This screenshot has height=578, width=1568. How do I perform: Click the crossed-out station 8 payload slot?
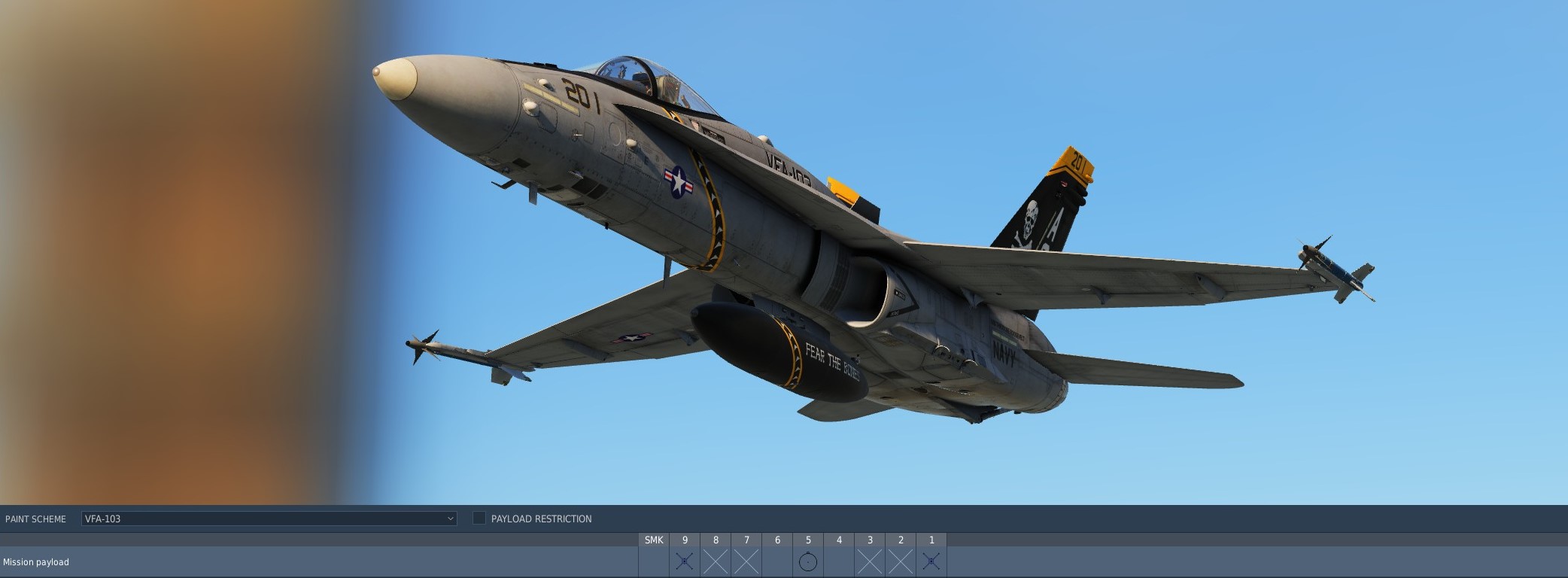coord(716,561)
